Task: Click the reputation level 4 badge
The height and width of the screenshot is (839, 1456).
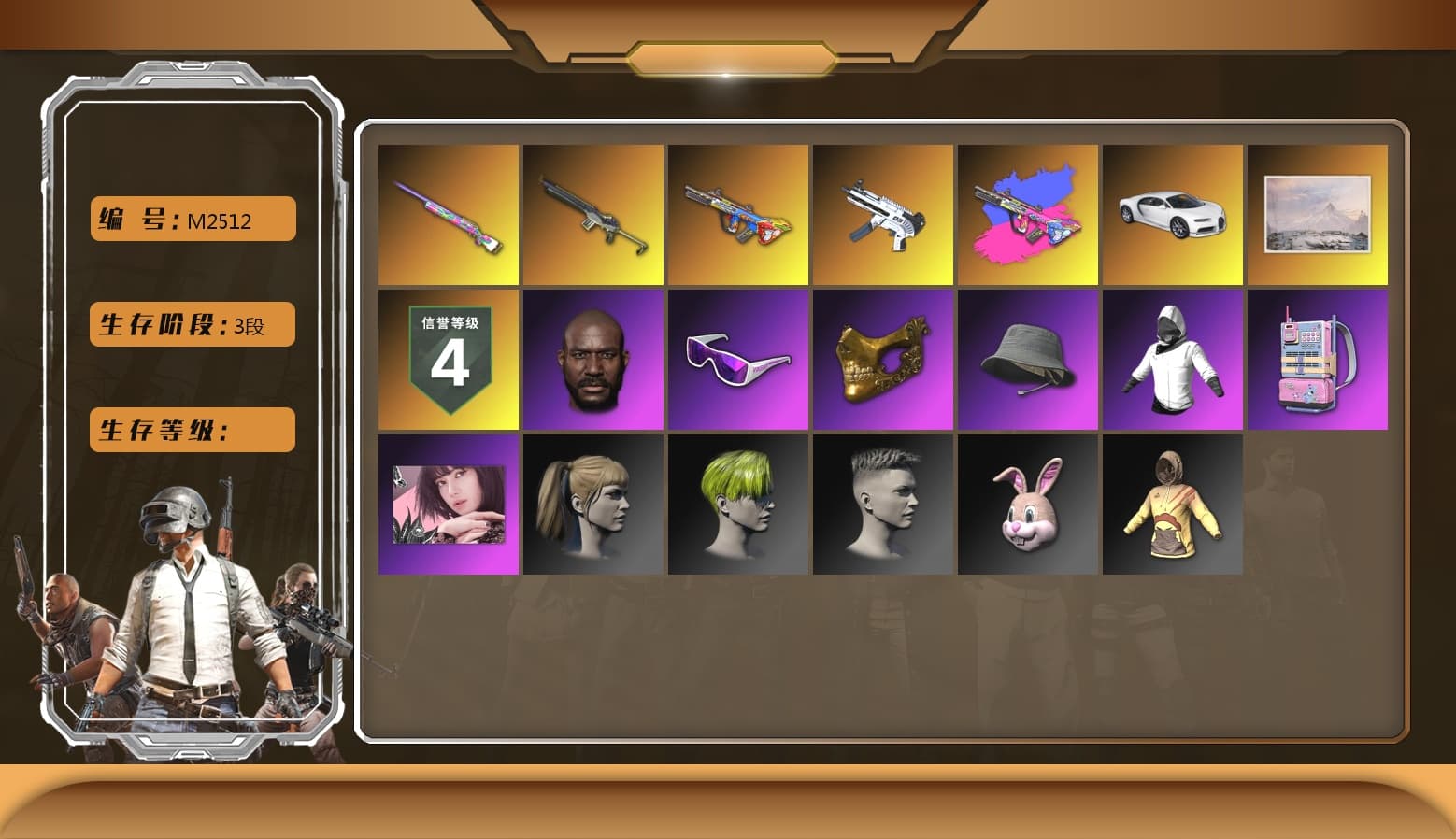Action: point(448,359)
